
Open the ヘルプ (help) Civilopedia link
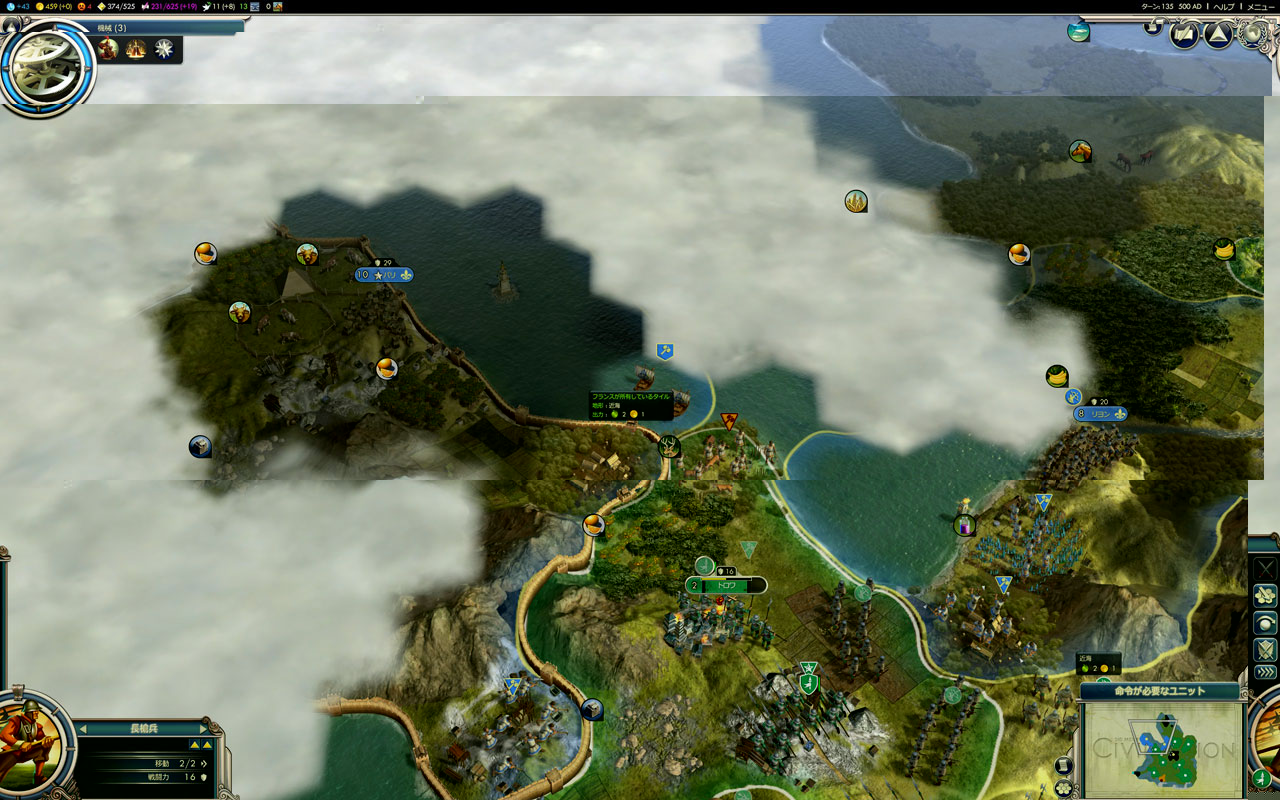[x=1224, y=6]
